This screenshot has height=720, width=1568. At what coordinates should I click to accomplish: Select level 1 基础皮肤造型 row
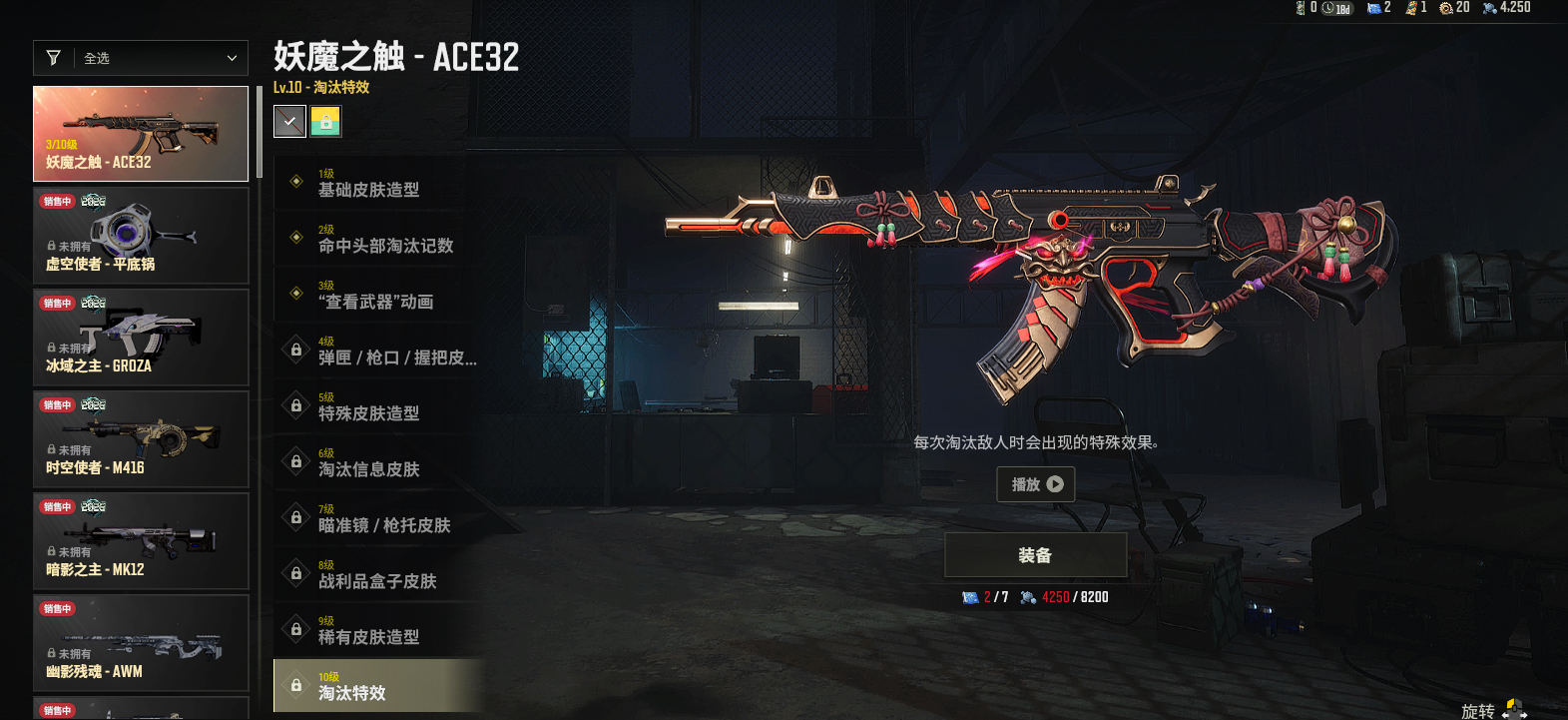(379, 182)
